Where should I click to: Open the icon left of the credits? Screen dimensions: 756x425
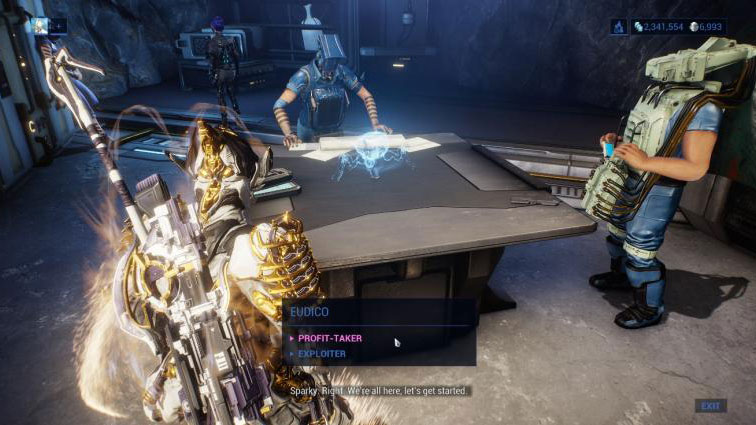tap(619, 26)
